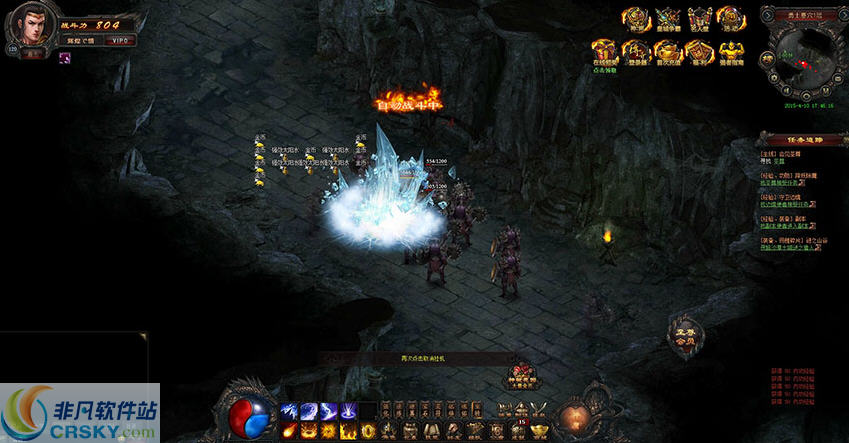Select the purple buff status icon
849x443 pixels.
tap(64, 58)
